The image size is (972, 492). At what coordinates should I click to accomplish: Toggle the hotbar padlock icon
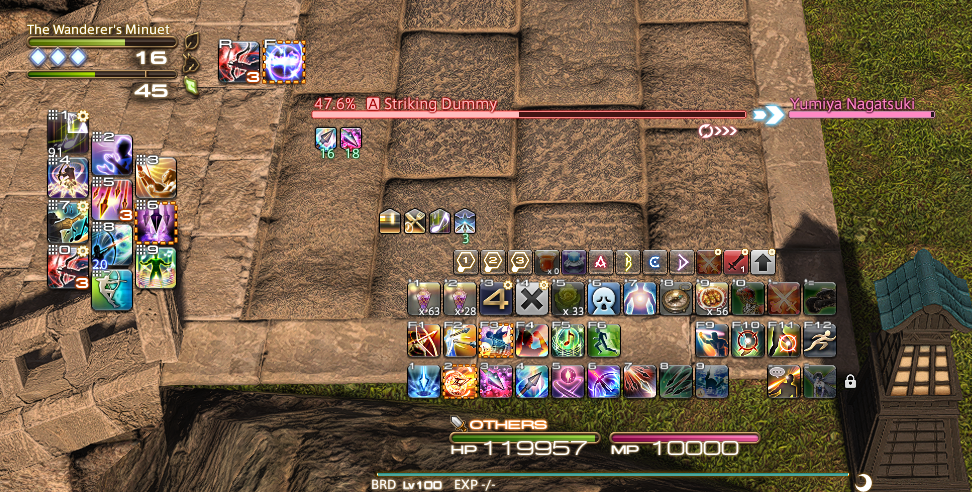[x=851, y=381]
